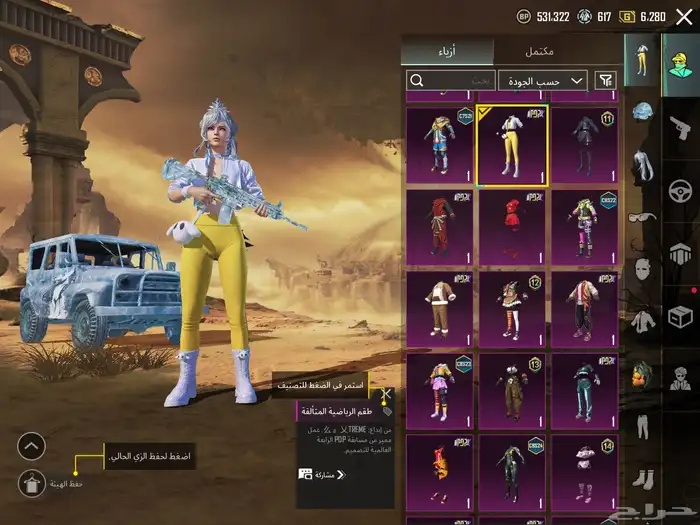Open the crate box section
The height and width of the screenshot is (525, 700).
pos(681,316)
